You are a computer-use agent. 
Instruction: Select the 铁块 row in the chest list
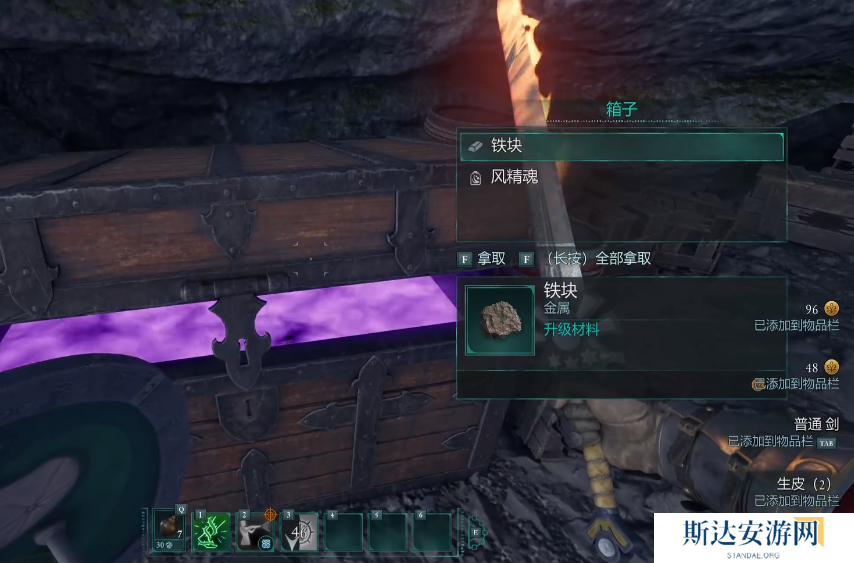620,146
